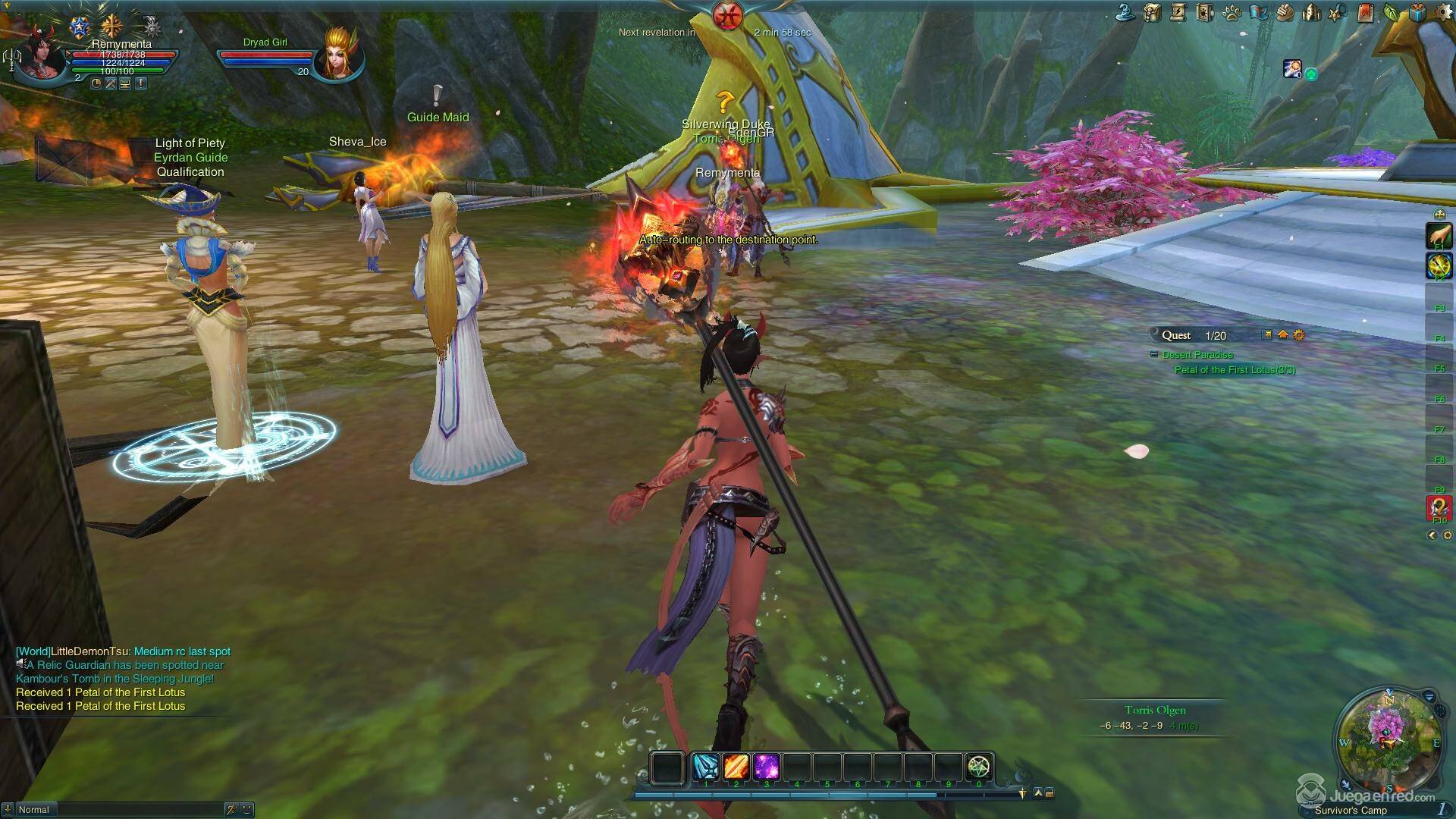Open the castle tower menu icon
The height and width of the screenshot is (819, 1456).
[1310, 12]
